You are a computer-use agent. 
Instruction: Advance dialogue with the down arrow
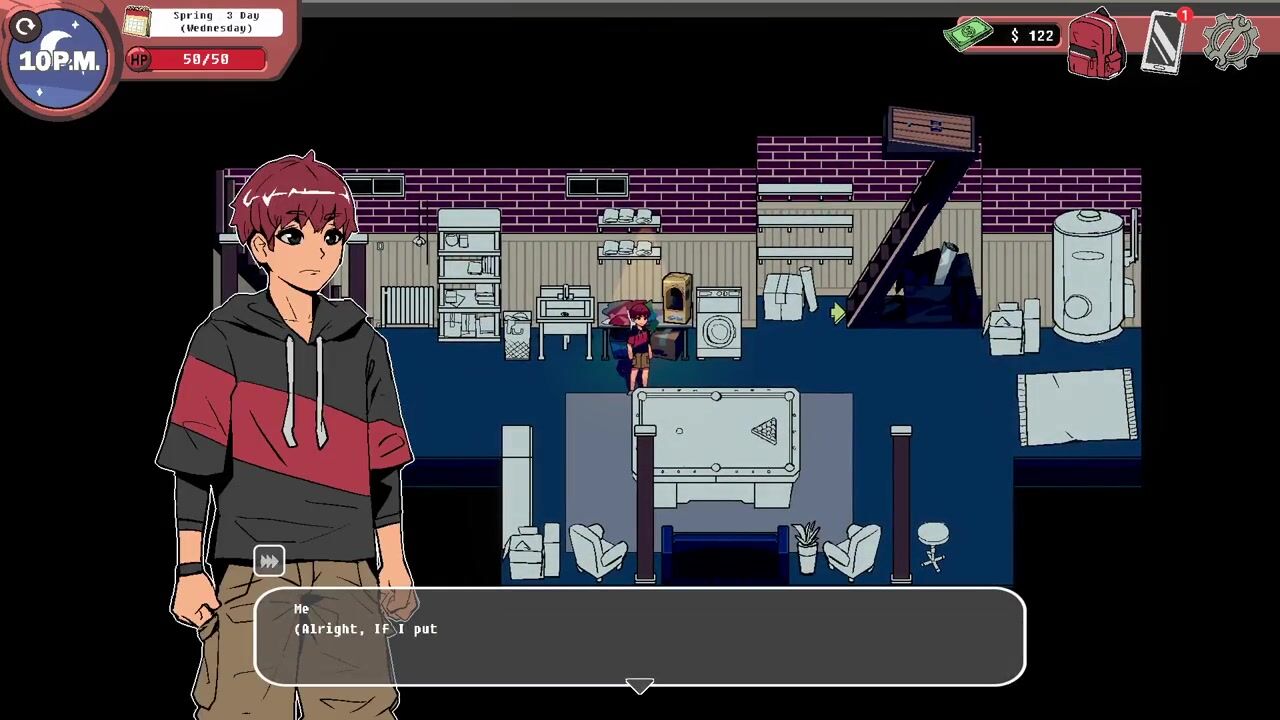640,686
